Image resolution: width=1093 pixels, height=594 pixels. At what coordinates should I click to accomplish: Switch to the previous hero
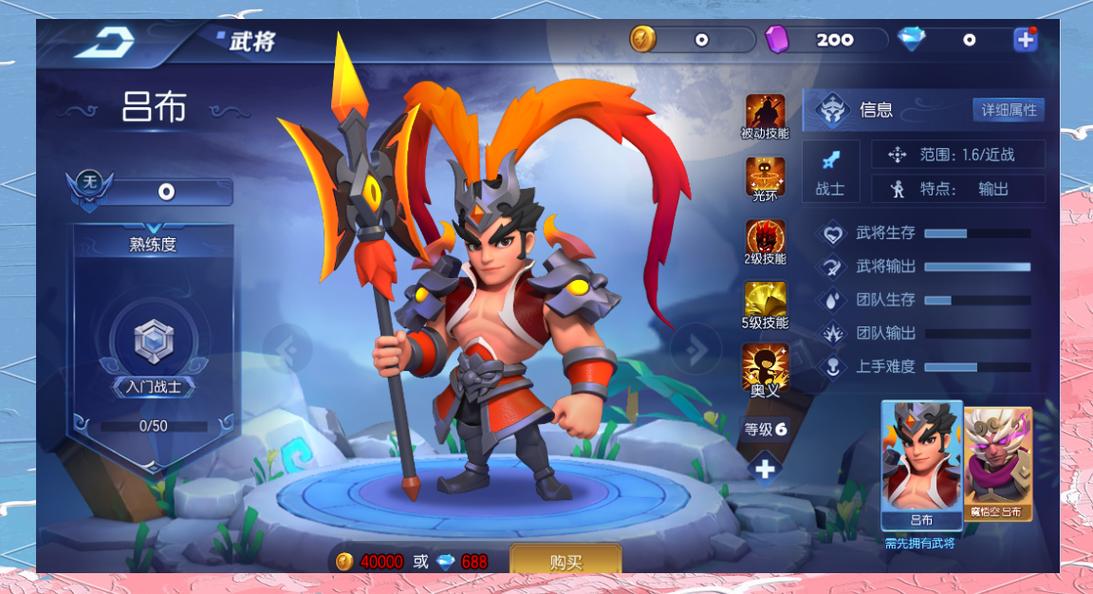click(x=288, y=349)
